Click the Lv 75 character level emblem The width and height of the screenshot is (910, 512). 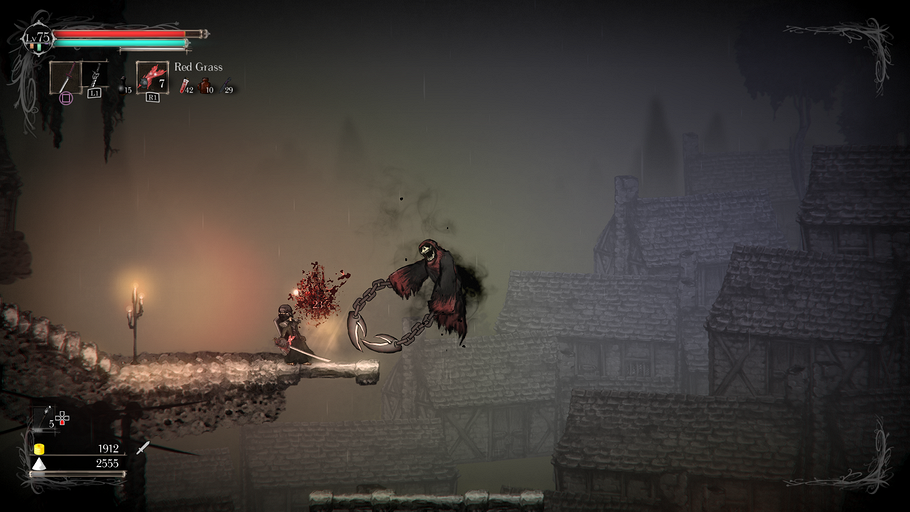39,38
